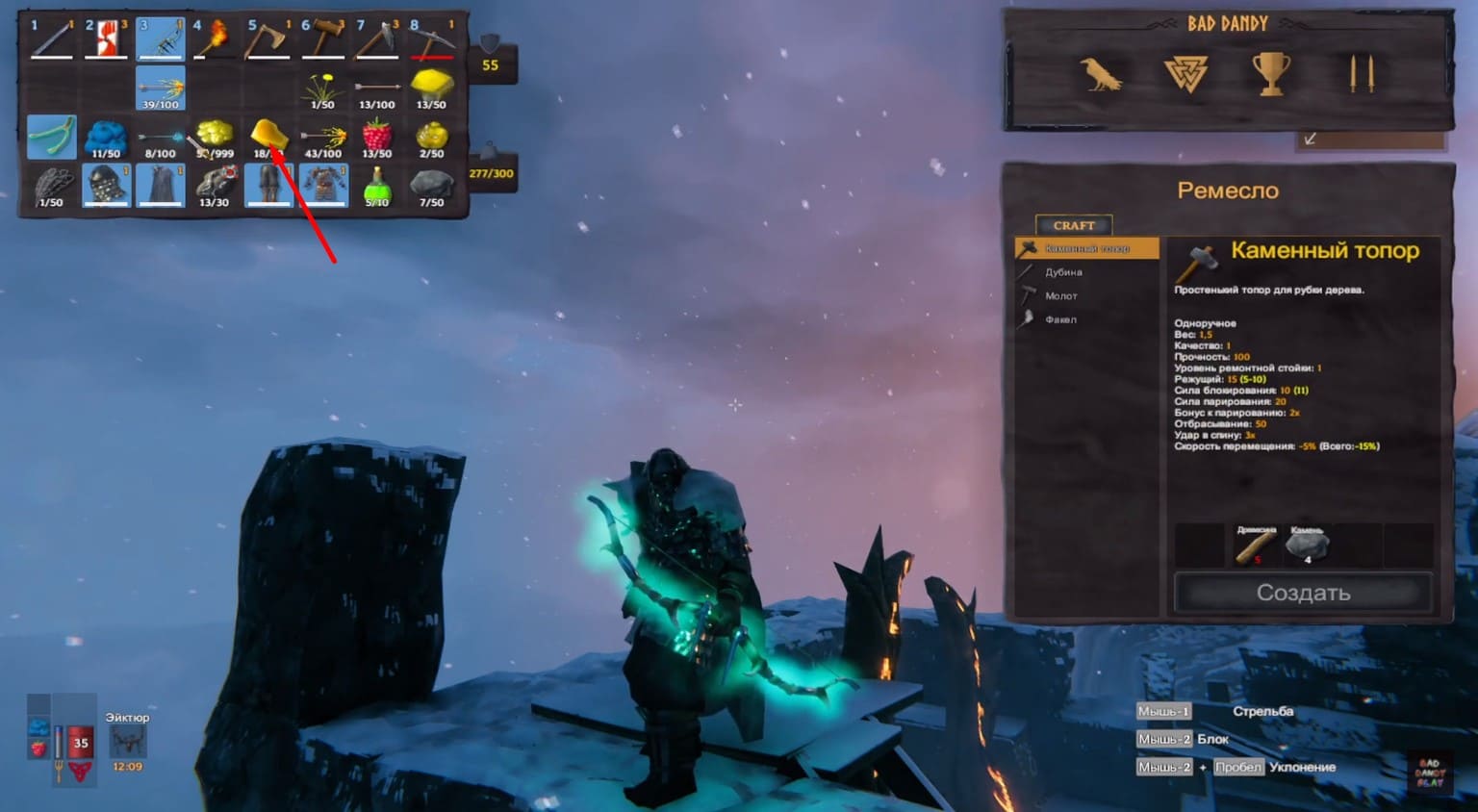Screen dimensions: 1478x812
Task: Click the Создать craft button
Action: [1303, 593]
